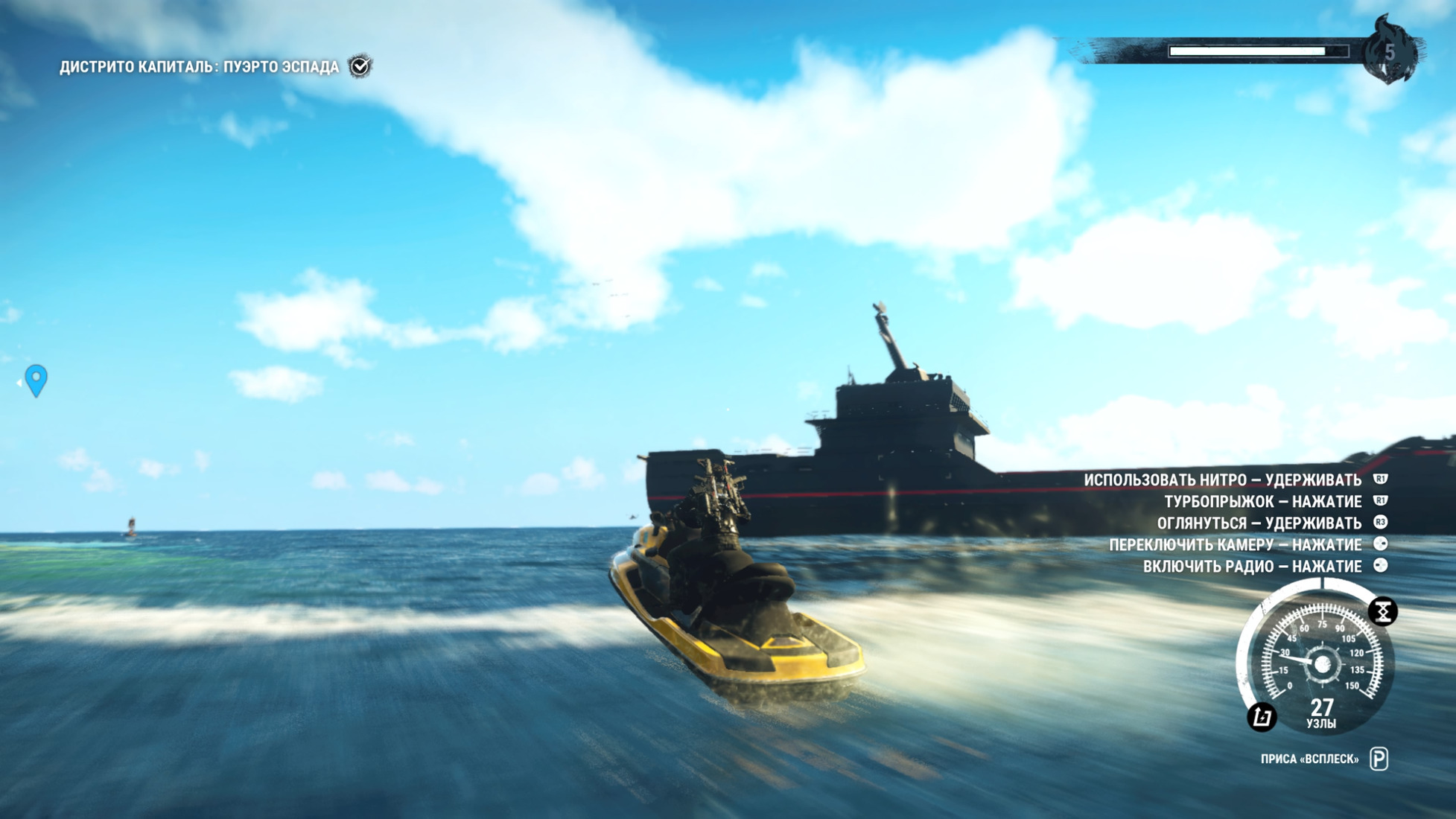This screenshot has width=1456, height=819.
Task: Select the Приса «Всплеск» vehicle logo
Action: 1379,759
